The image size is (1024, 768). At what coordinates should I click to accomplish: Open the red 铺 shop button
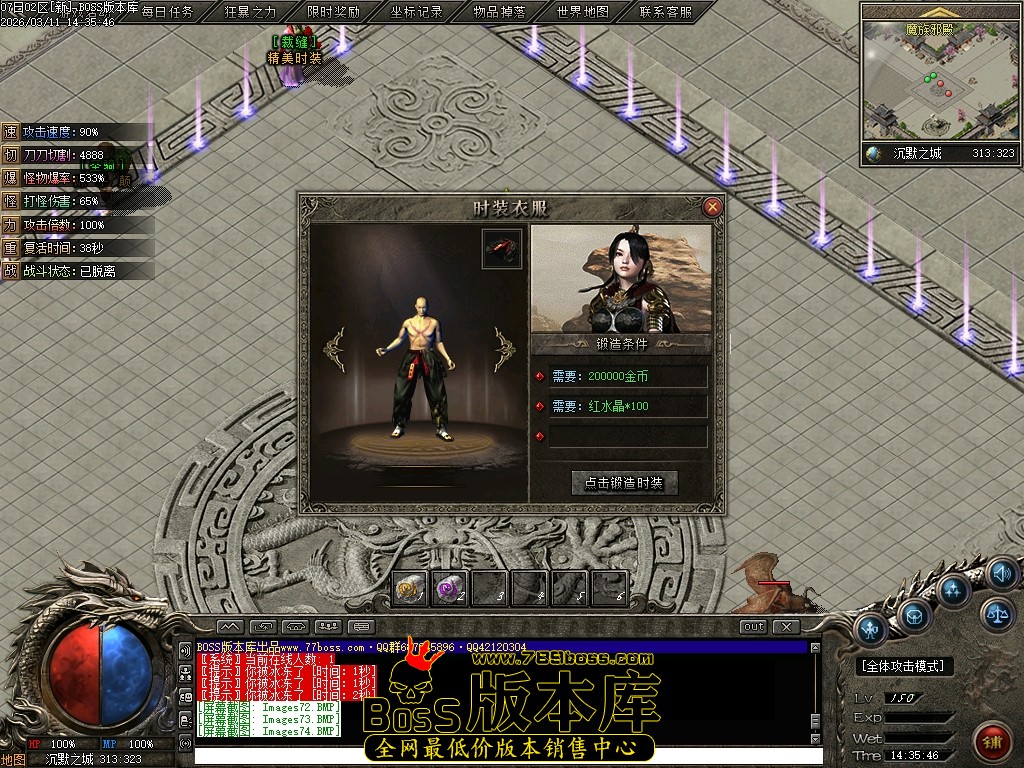coord(993,742)
